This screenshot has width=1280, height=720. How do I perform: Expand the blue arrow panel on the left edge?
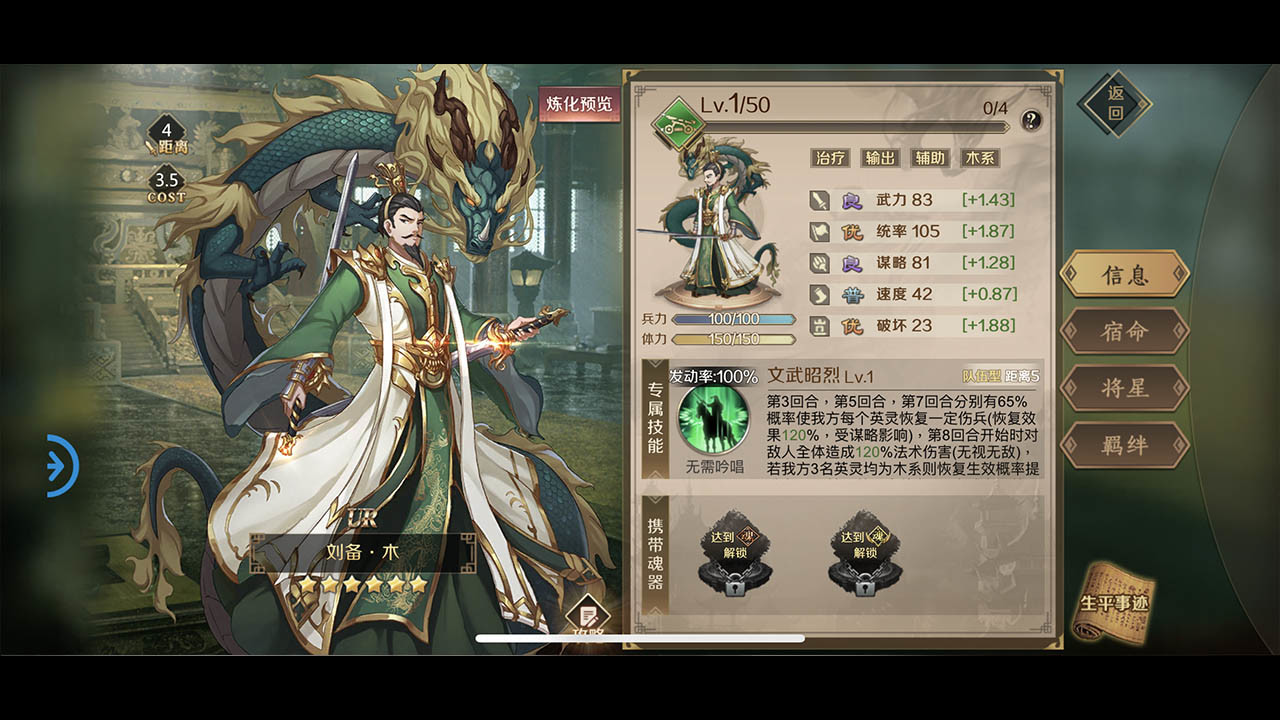point(62,465)
